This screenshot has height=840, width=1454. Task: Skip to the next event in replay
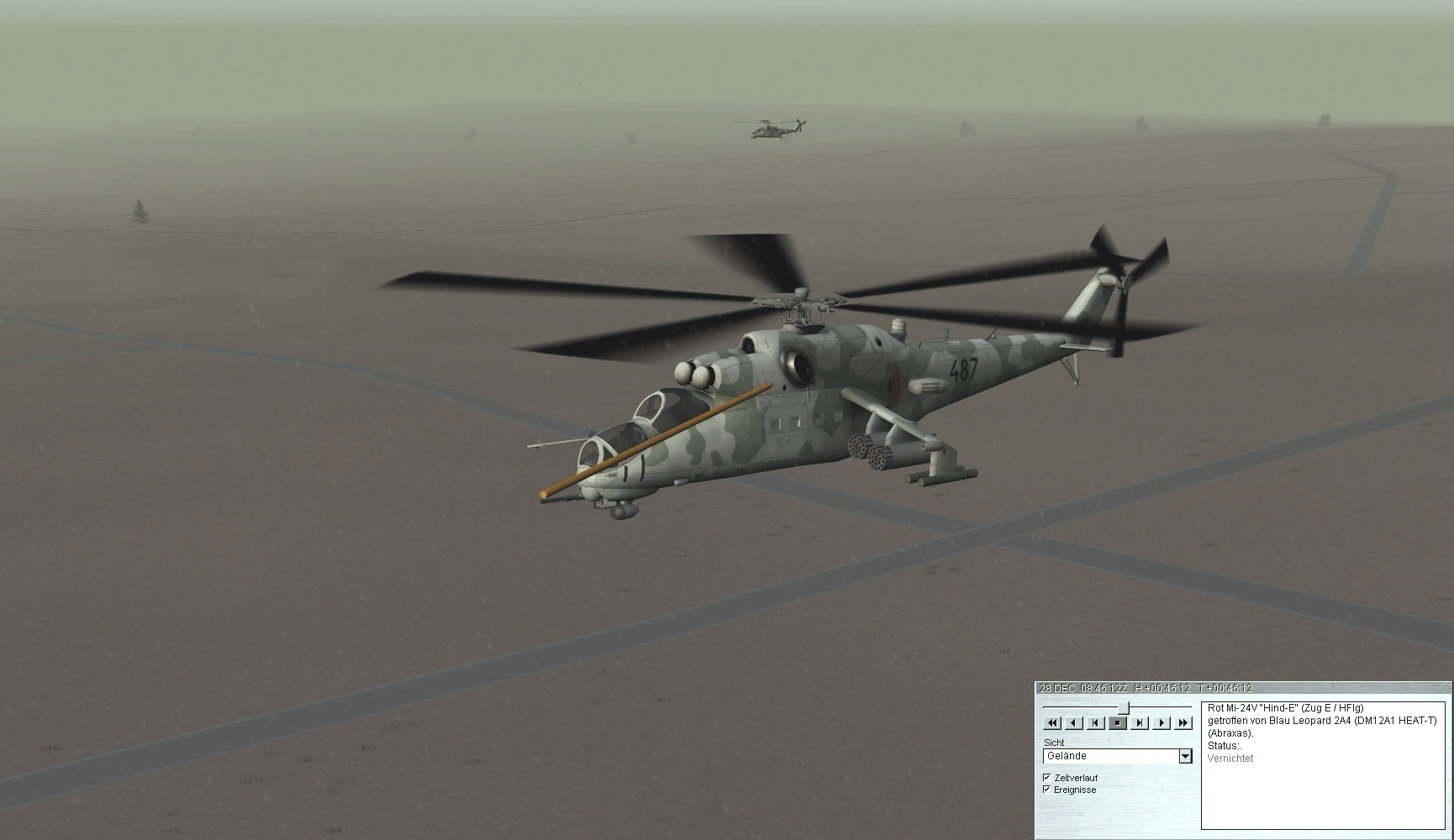pyautogui.click(x=1140, y=722)
